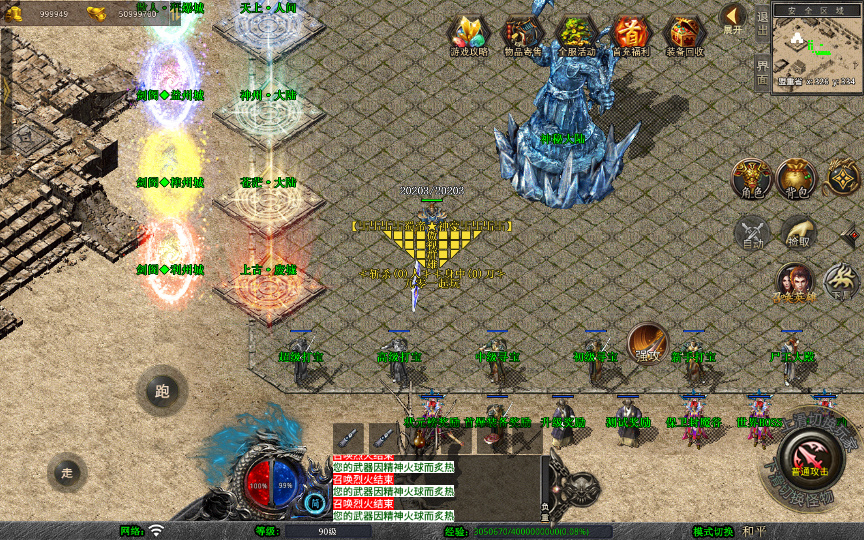Screen dimensions: 864x540
Task: Click the 界面 interface button
Action: click(x=762, y=71)
